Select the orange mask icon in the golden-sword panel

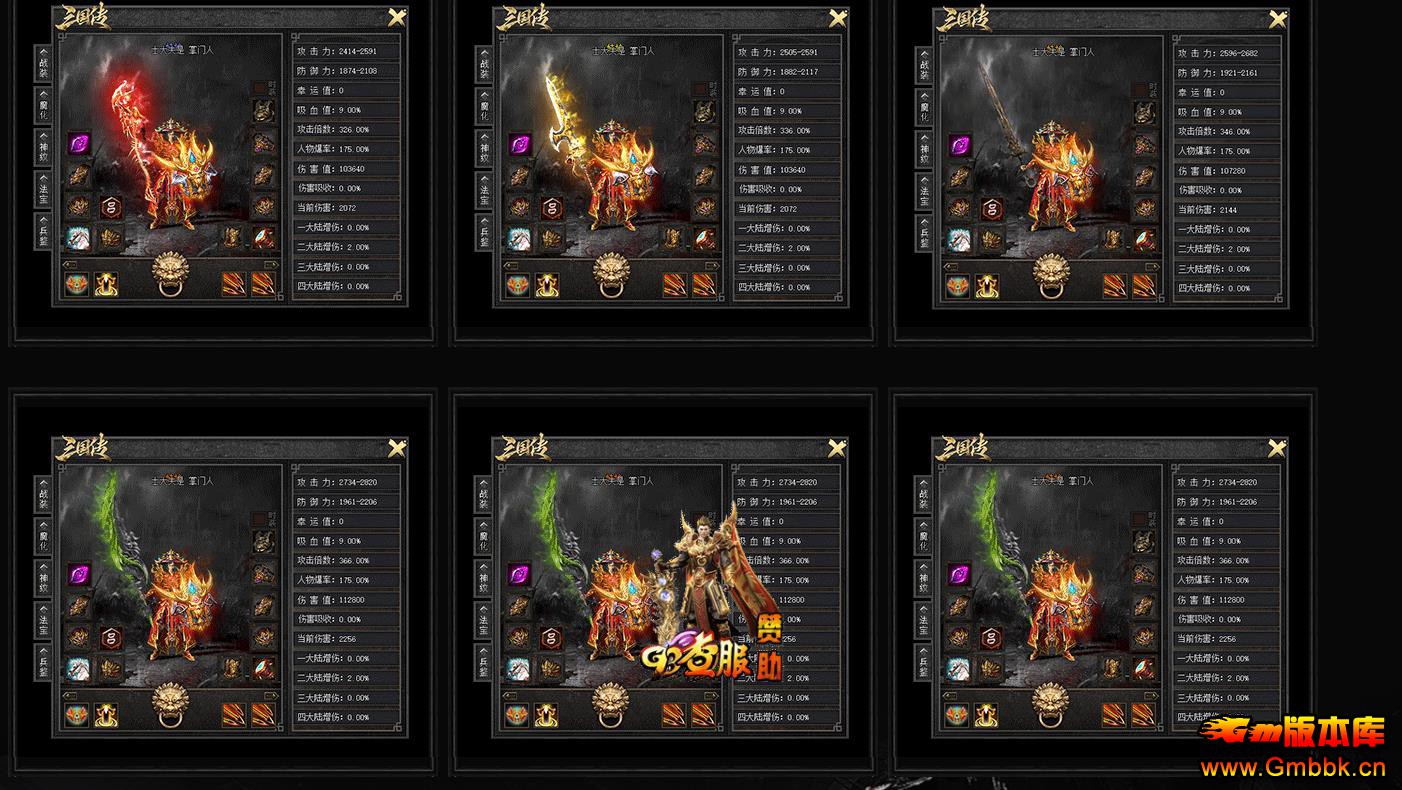(518, 285)
